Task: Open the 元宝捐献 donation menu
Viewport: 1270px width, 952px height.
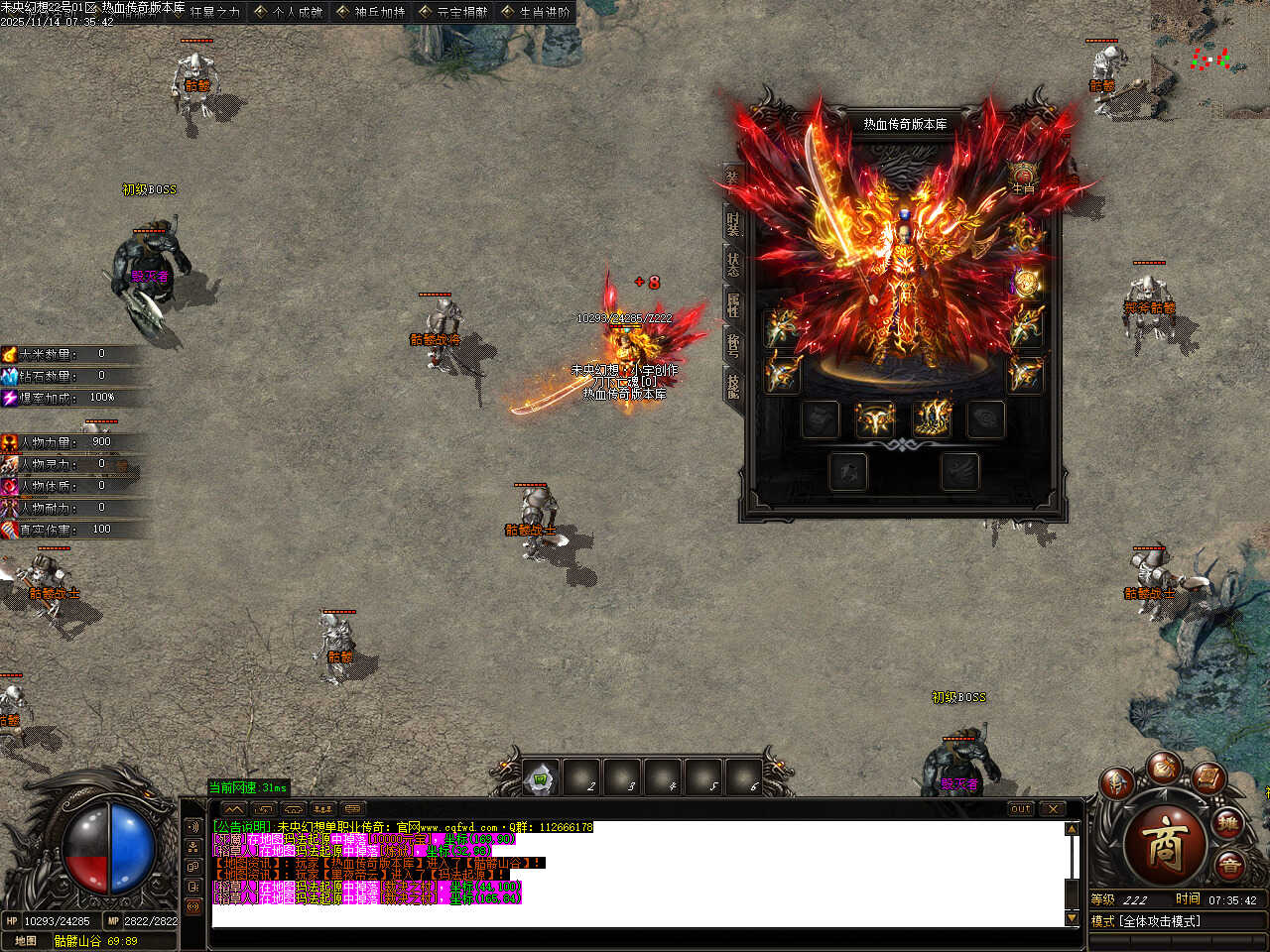Action: [x=453, y=12]
